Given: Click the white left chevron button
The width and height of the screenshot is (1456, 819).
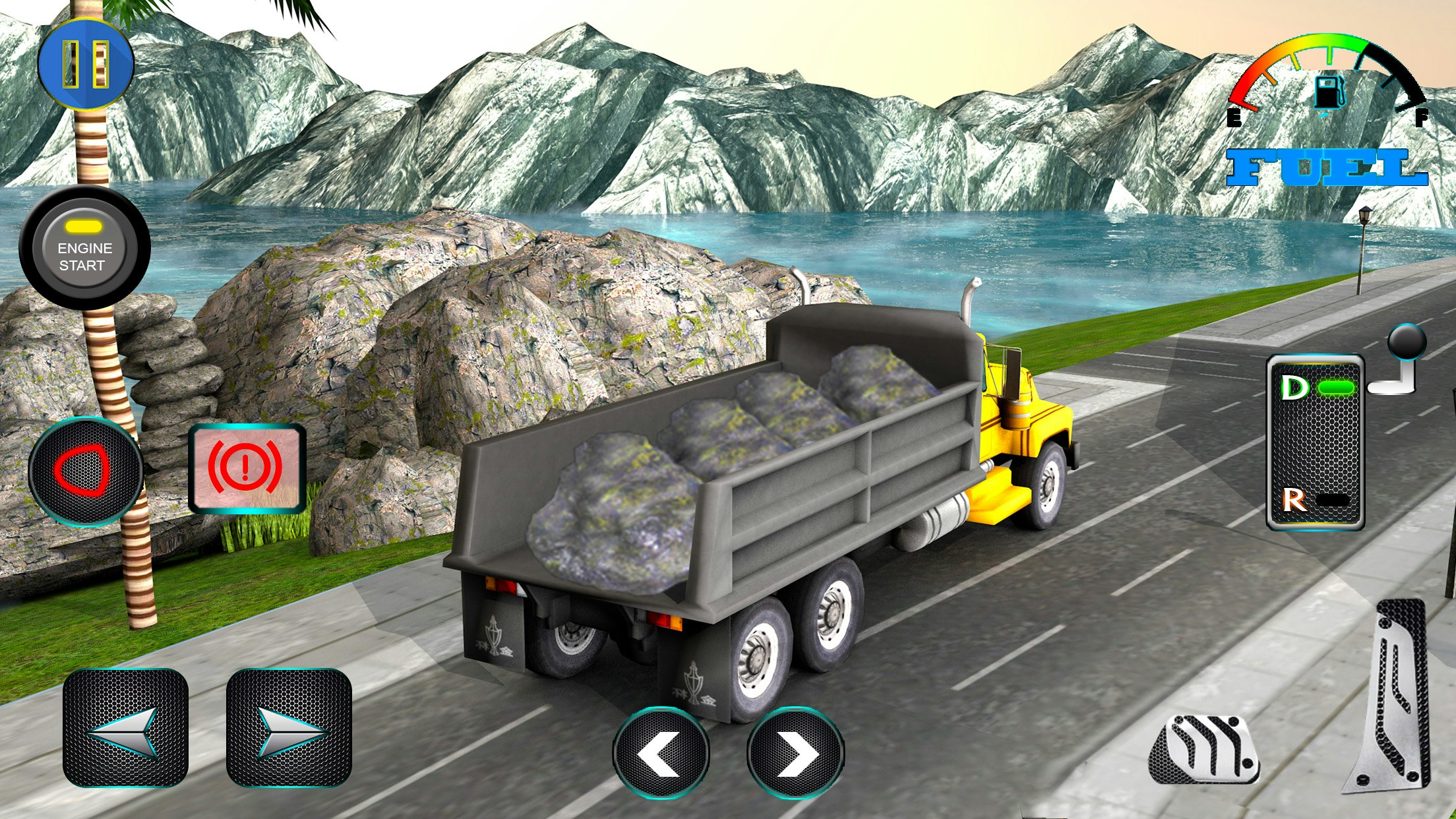Looking at the screenshot, I should pyautogui.click(x=661, y=753).
